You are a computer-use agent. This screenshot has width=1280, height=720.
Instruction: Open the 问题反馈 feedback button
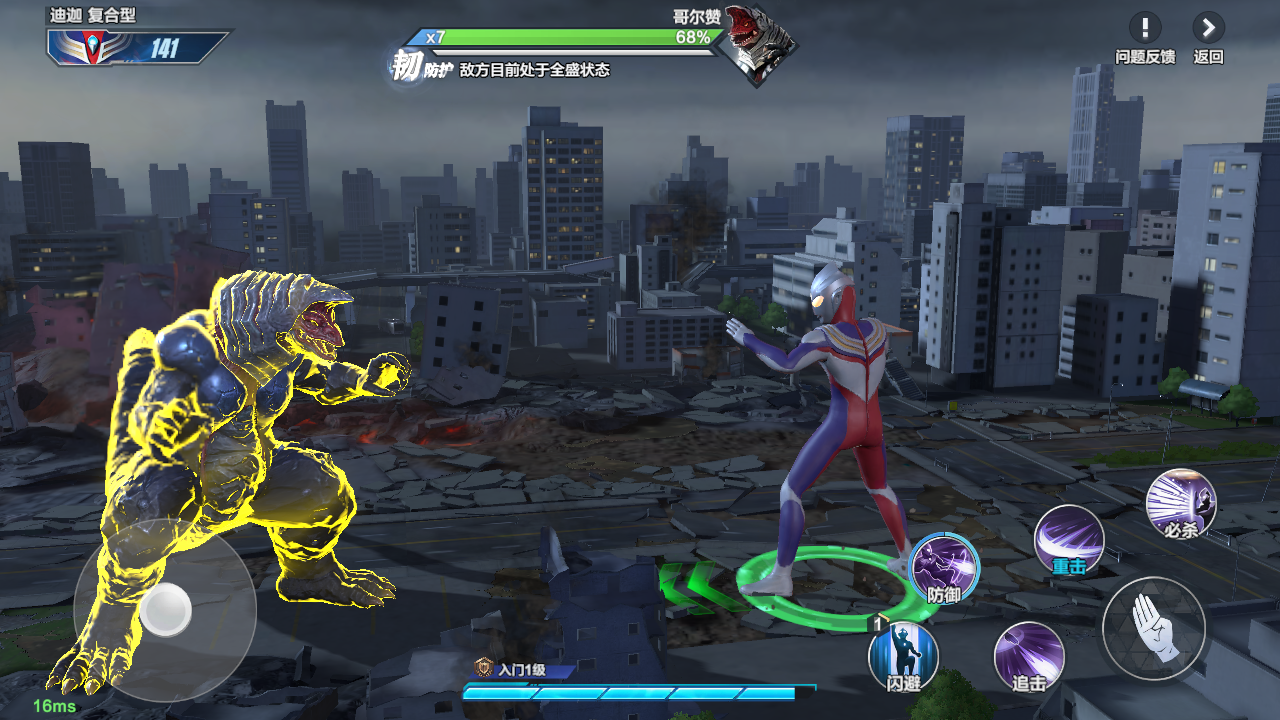pyautogui.click(x=1145, y=28)
